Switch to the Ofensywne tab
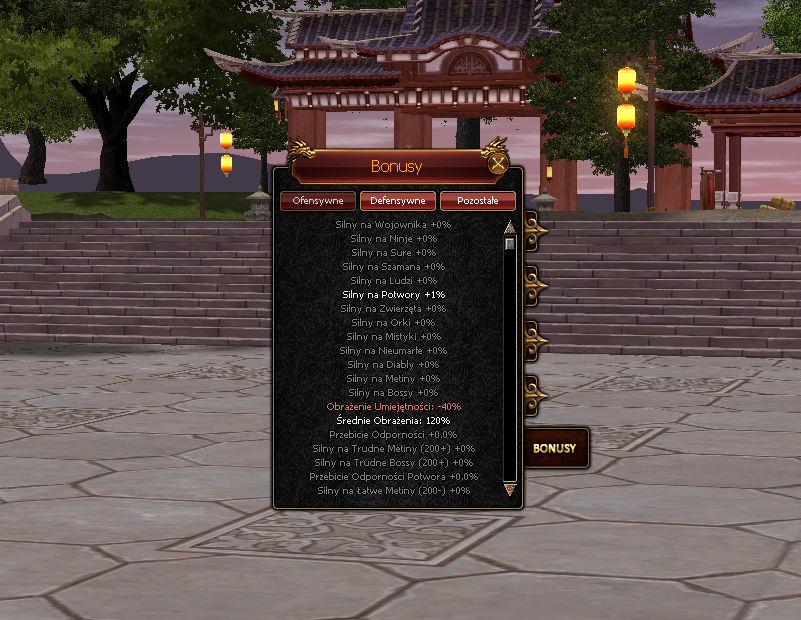Viewport: 801px width, 620px height. point(318,201)
